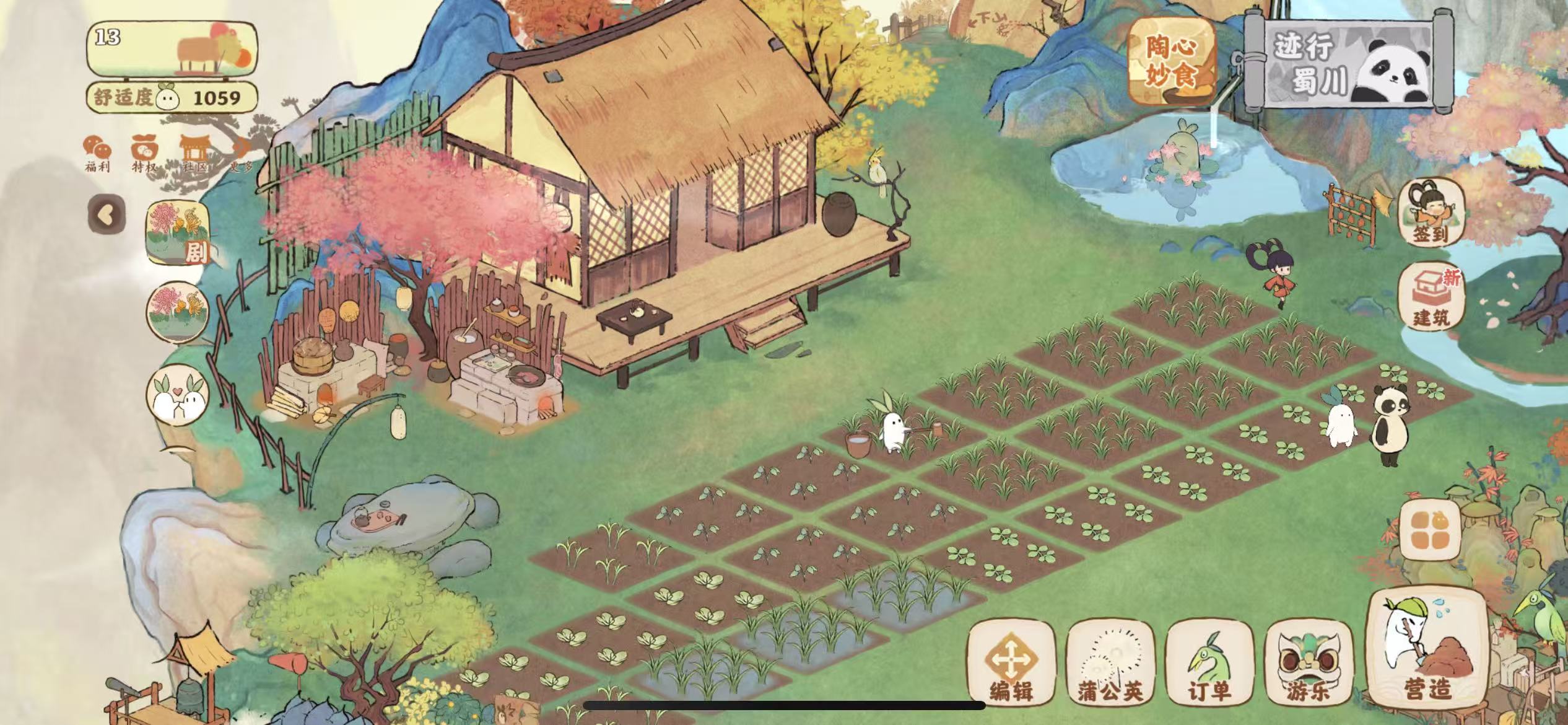
Task: Open the four-square grid menu icon
Action: click(1431, 530)
